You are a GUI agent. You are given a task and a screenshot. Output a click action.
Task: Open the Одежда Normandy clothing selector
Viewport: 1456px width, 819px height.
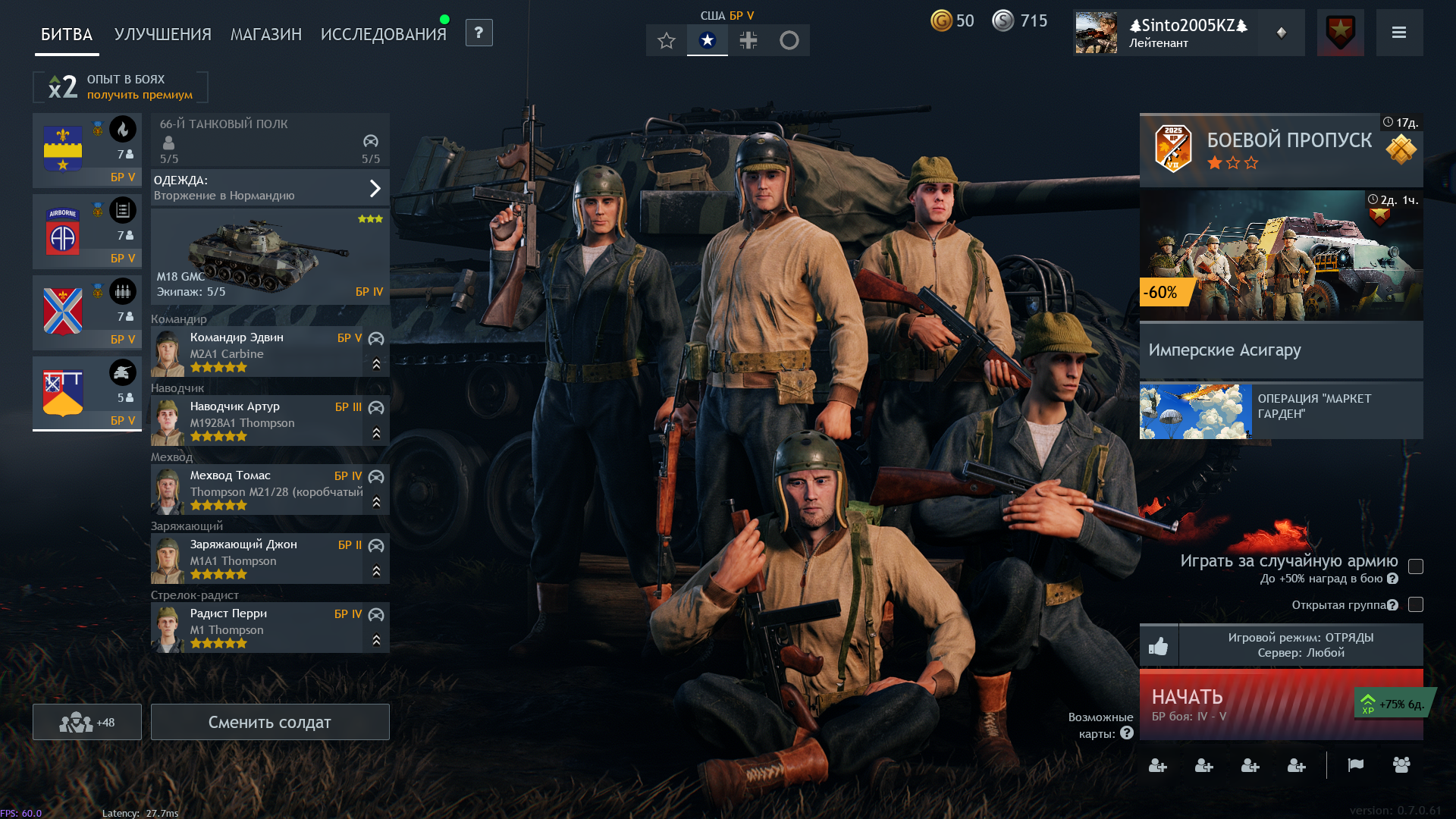point(270,188)
